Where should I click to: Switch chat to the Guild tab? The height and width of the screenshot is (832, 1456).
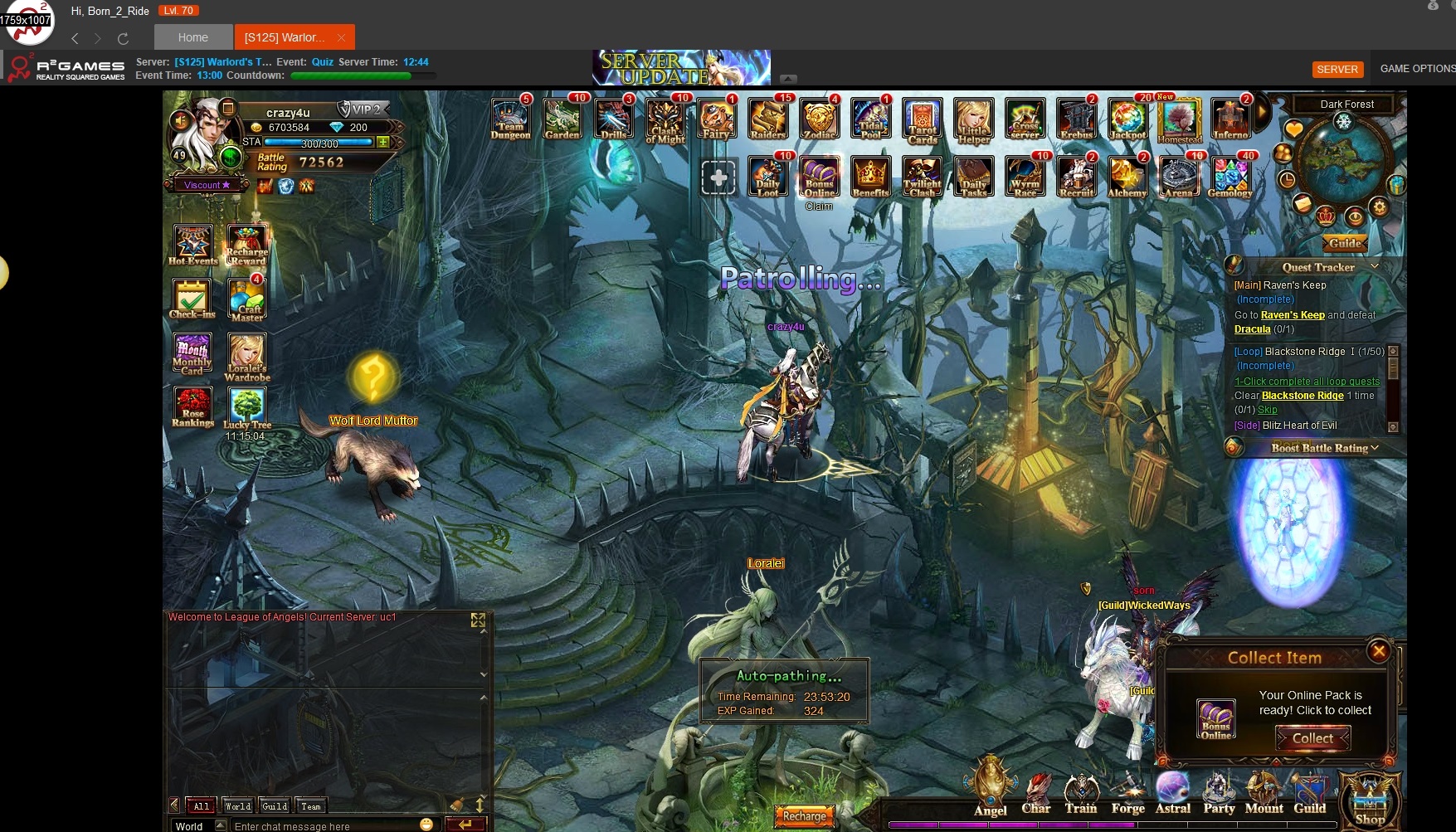275,805
